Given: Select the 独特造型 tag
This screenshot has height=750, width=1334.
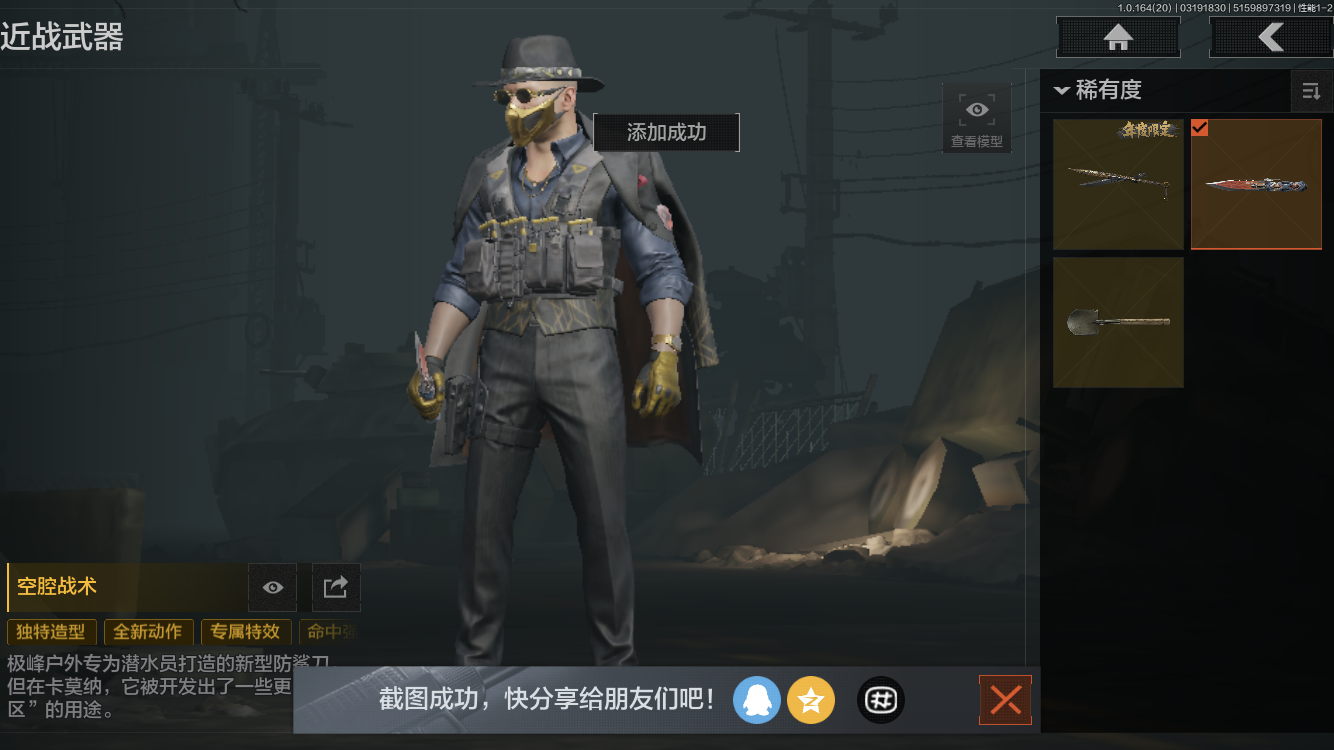Looking at the screenshot, I should point(51,632).
